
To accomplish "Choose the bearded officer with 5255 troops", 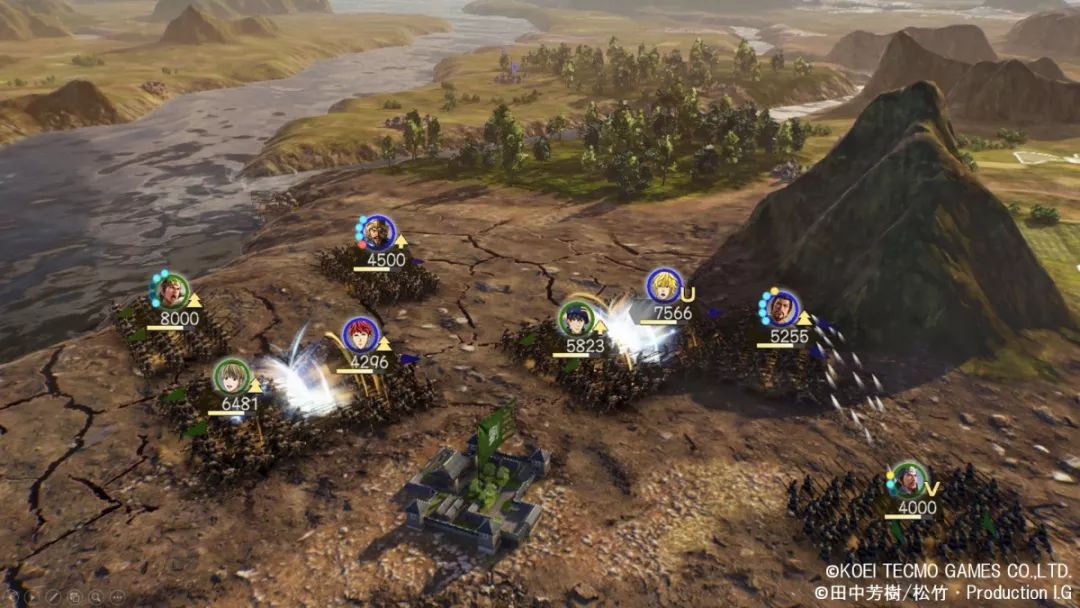I will pyautogui.click(x=782, y=307).
